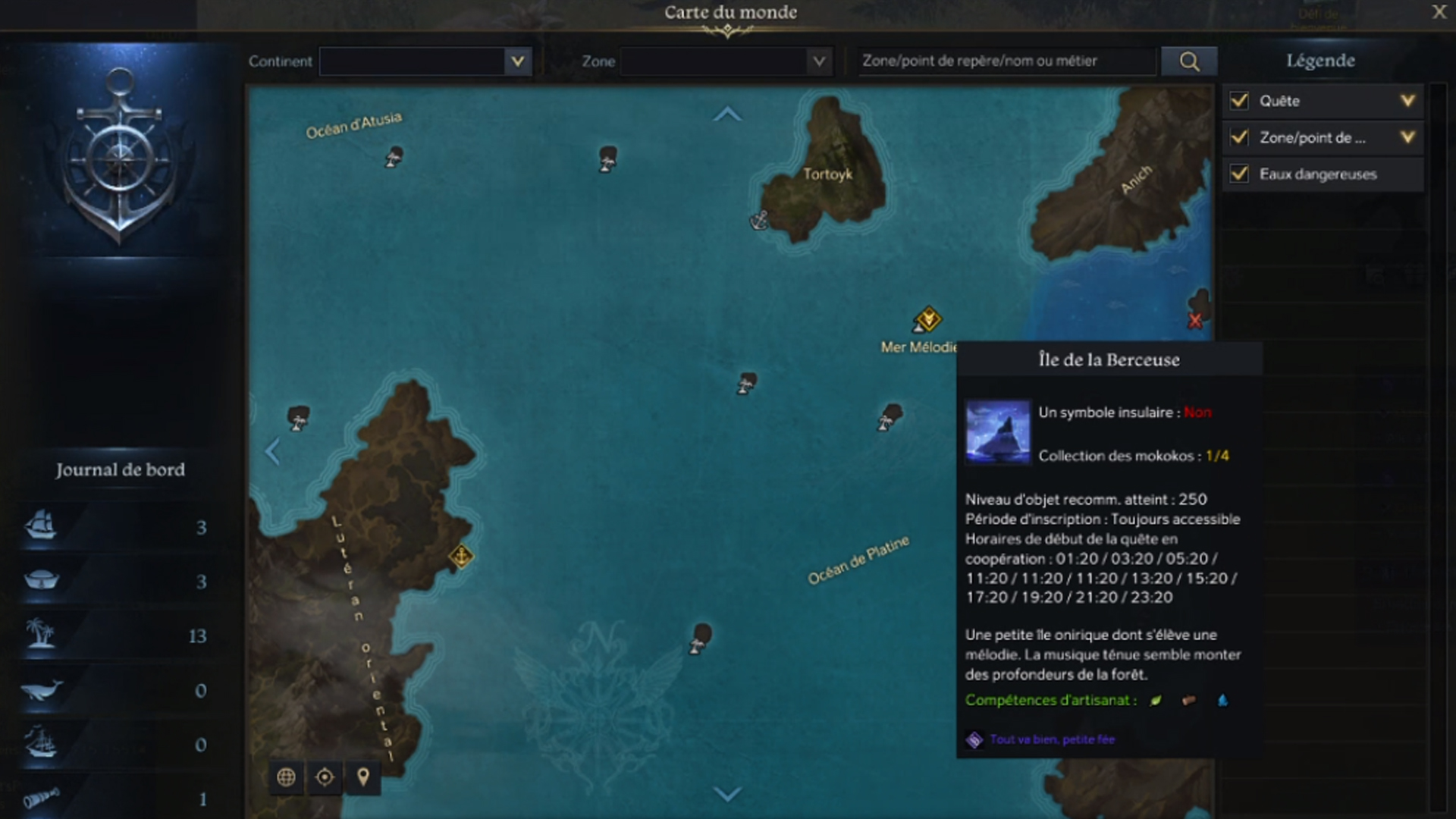
Task: Pan the map south with down arrow
Action: tap(727, 794)
